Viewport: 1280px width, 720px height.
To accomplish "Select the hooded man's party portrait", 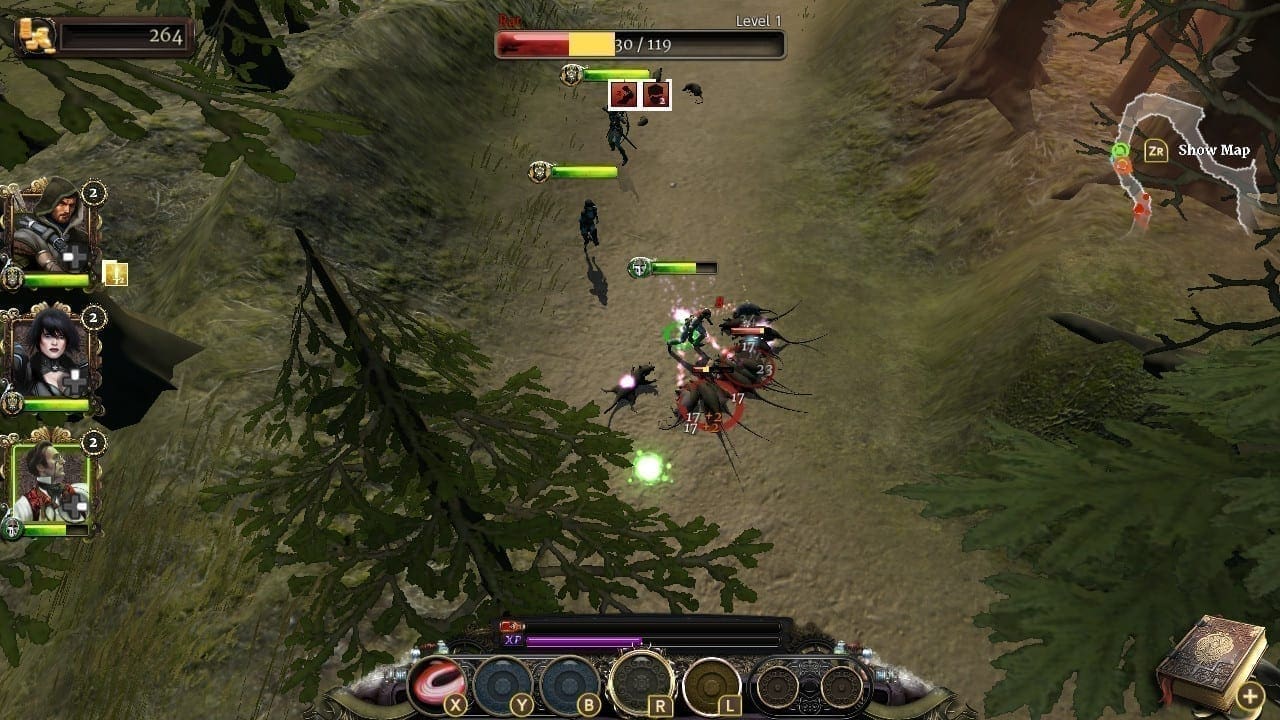I will [x=47, y=232].
